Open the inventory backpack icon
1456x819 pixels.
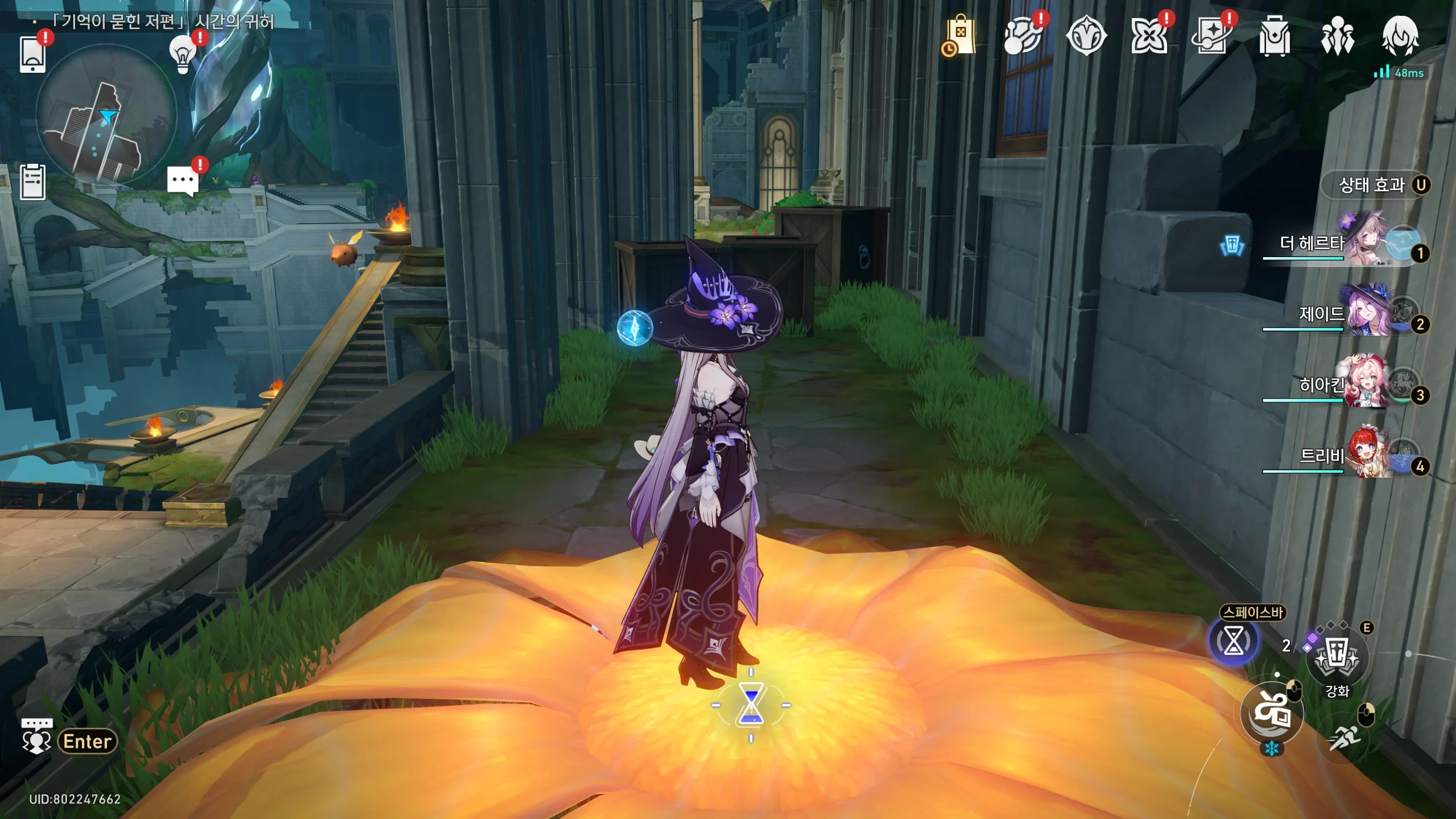click(x=1274, y=36)
